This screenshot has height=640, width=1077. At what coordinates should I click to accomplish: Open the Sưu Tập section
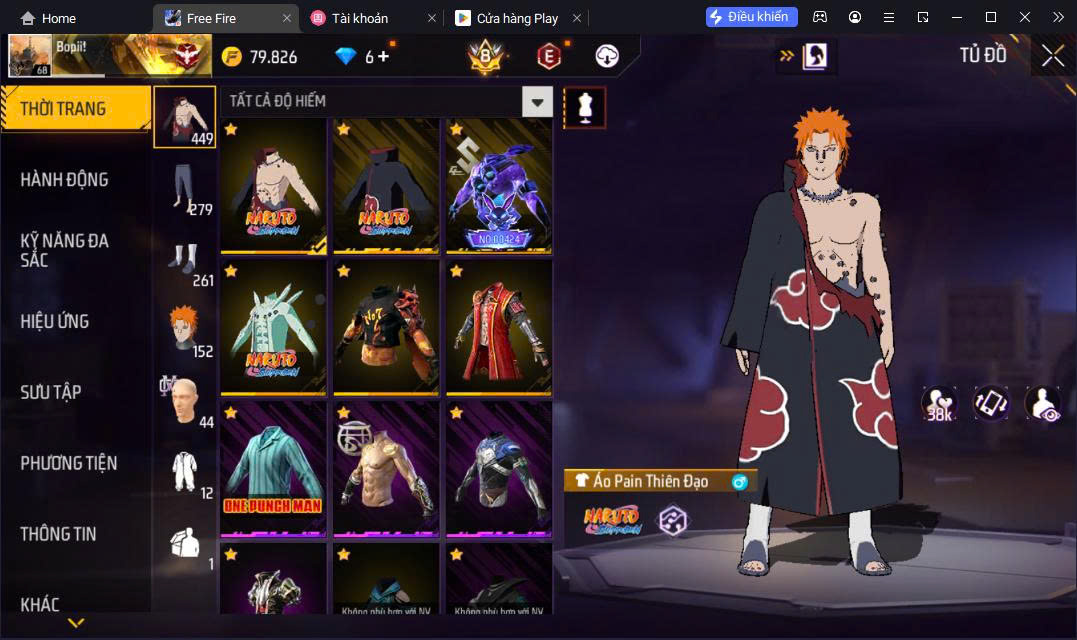50,392
